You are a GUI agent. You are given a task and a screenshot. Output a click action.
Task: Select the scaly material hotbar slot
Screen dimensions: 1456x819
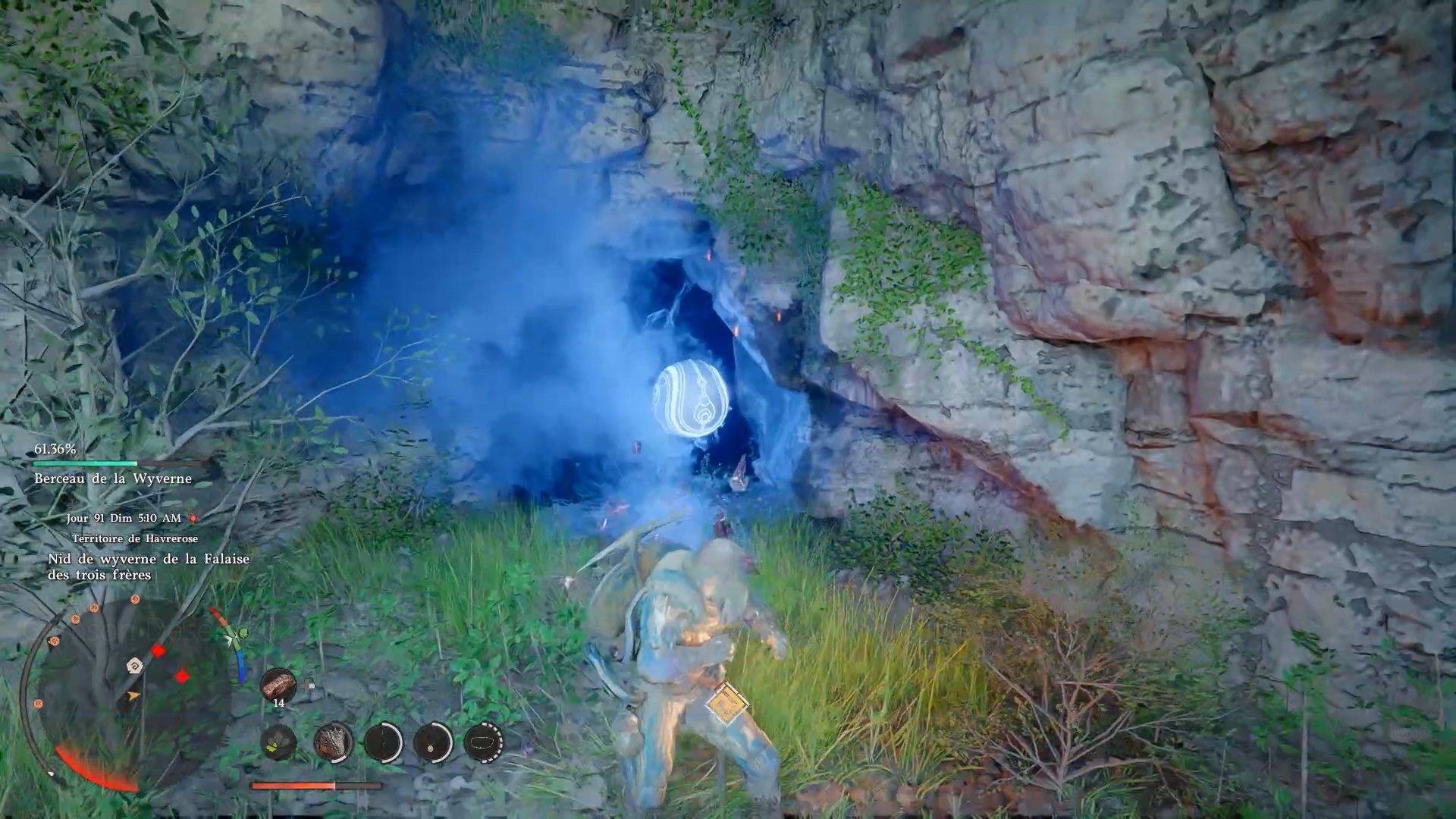click(x=333, y=741)
